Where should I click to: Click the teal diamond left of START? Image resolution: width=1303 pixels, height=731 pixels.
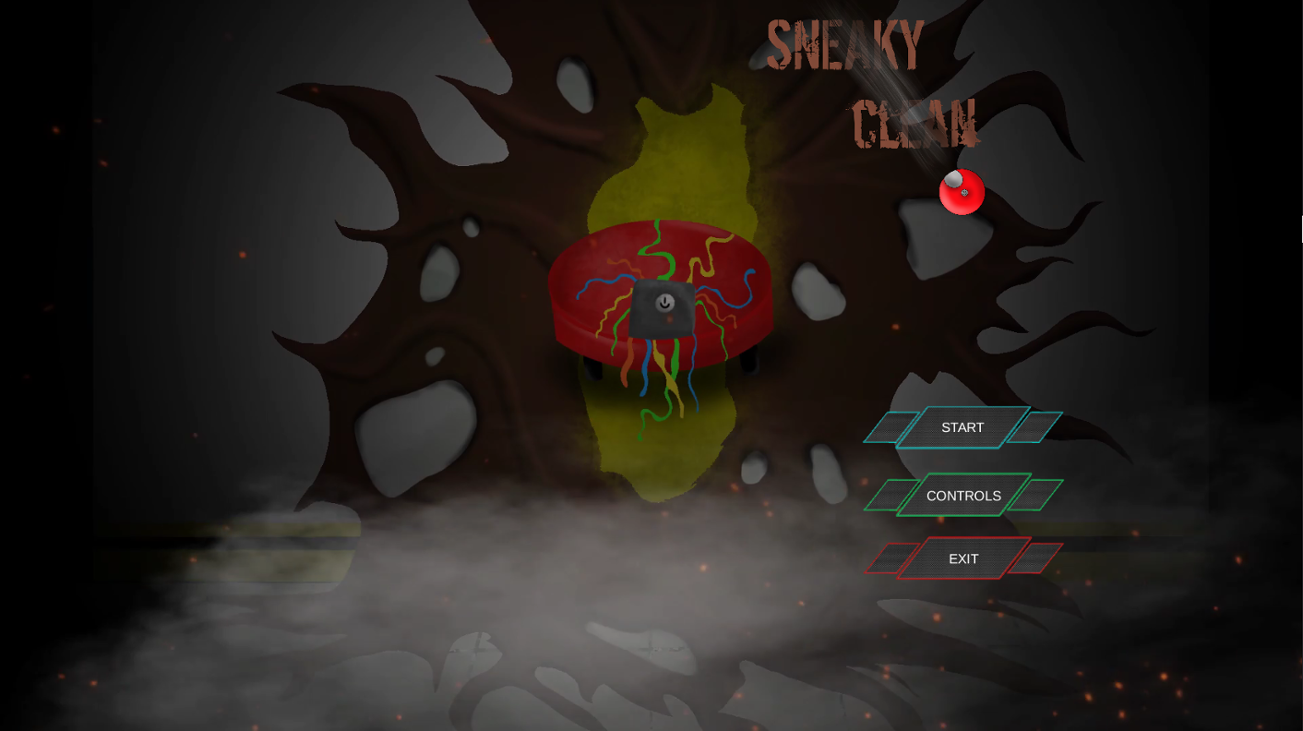(893, 427)
